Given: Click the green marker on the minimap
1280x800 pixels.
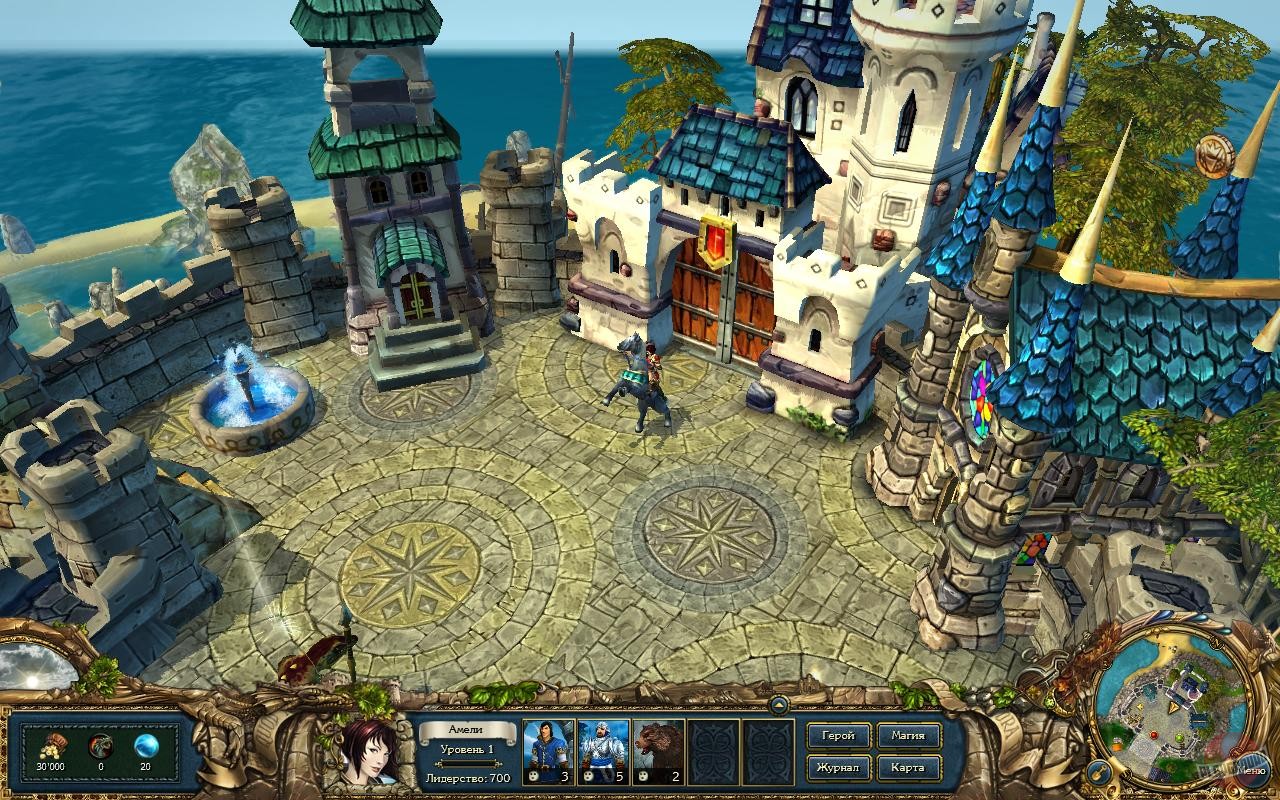Looking at the screenshot, I should tap(1179, 737).
